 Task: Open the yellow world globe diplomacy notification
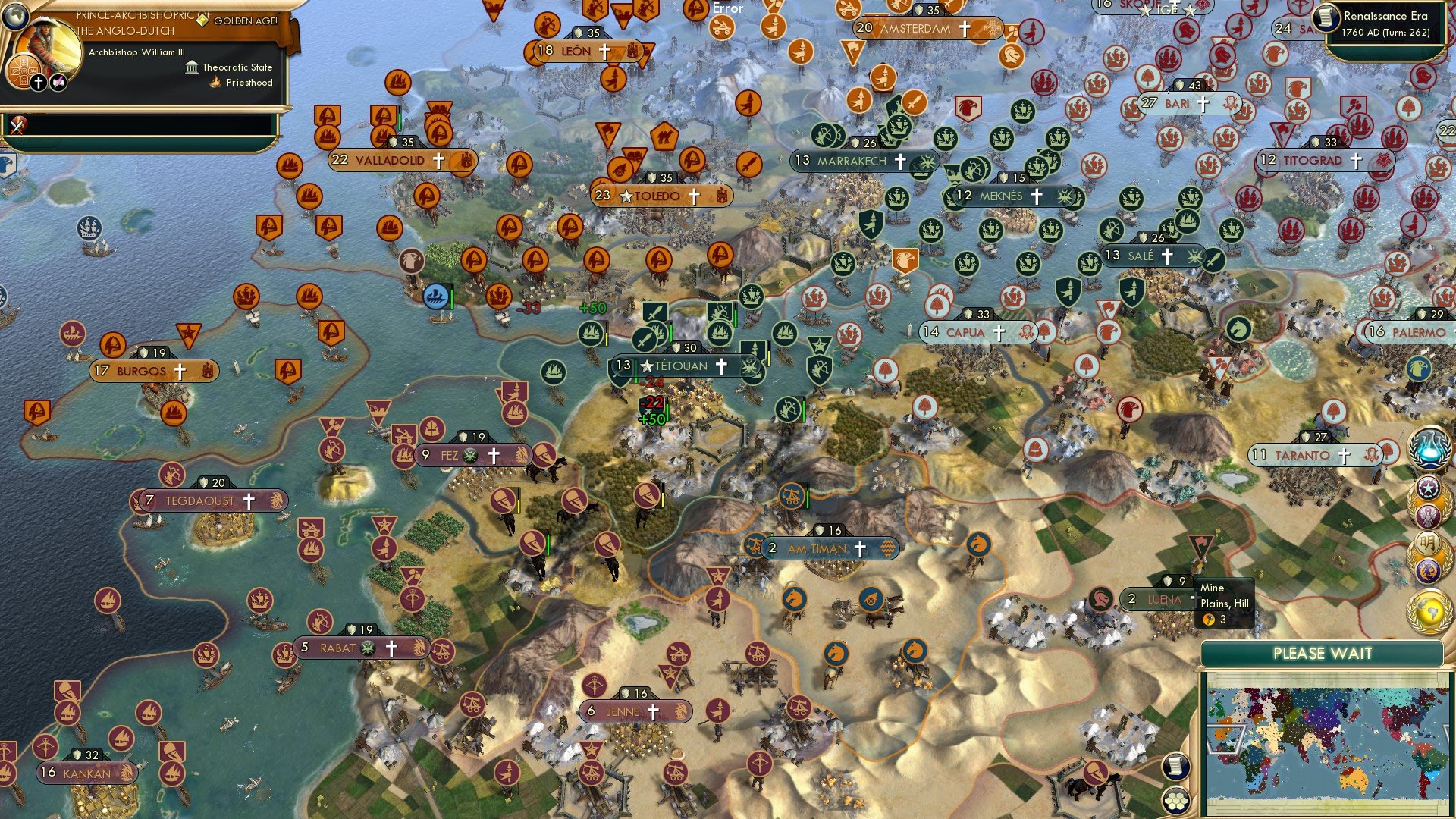(x=1429, y=612)
